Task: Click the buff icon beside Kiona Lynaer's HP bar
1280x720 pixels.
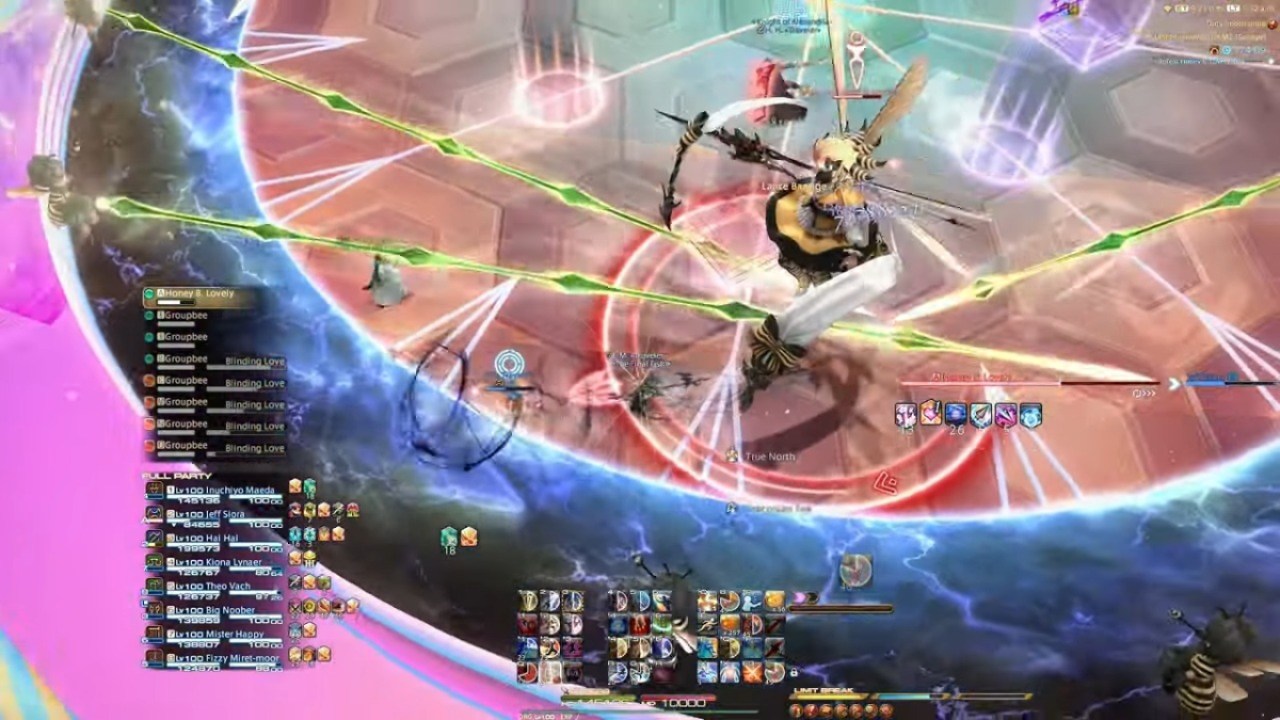Action: pyautogui.click(x=295, y=560)
